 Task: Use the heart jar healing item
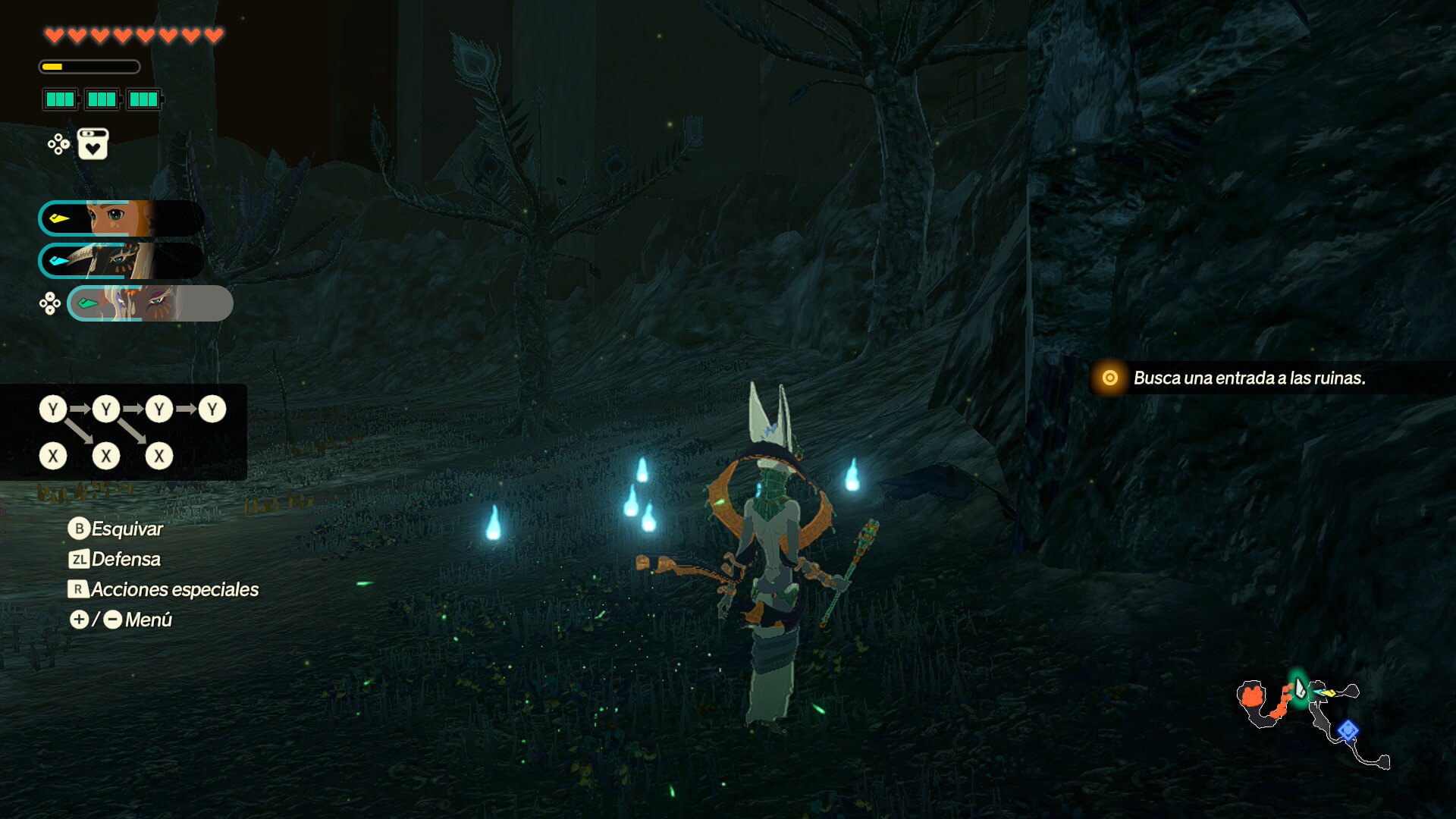pos(93,144)
